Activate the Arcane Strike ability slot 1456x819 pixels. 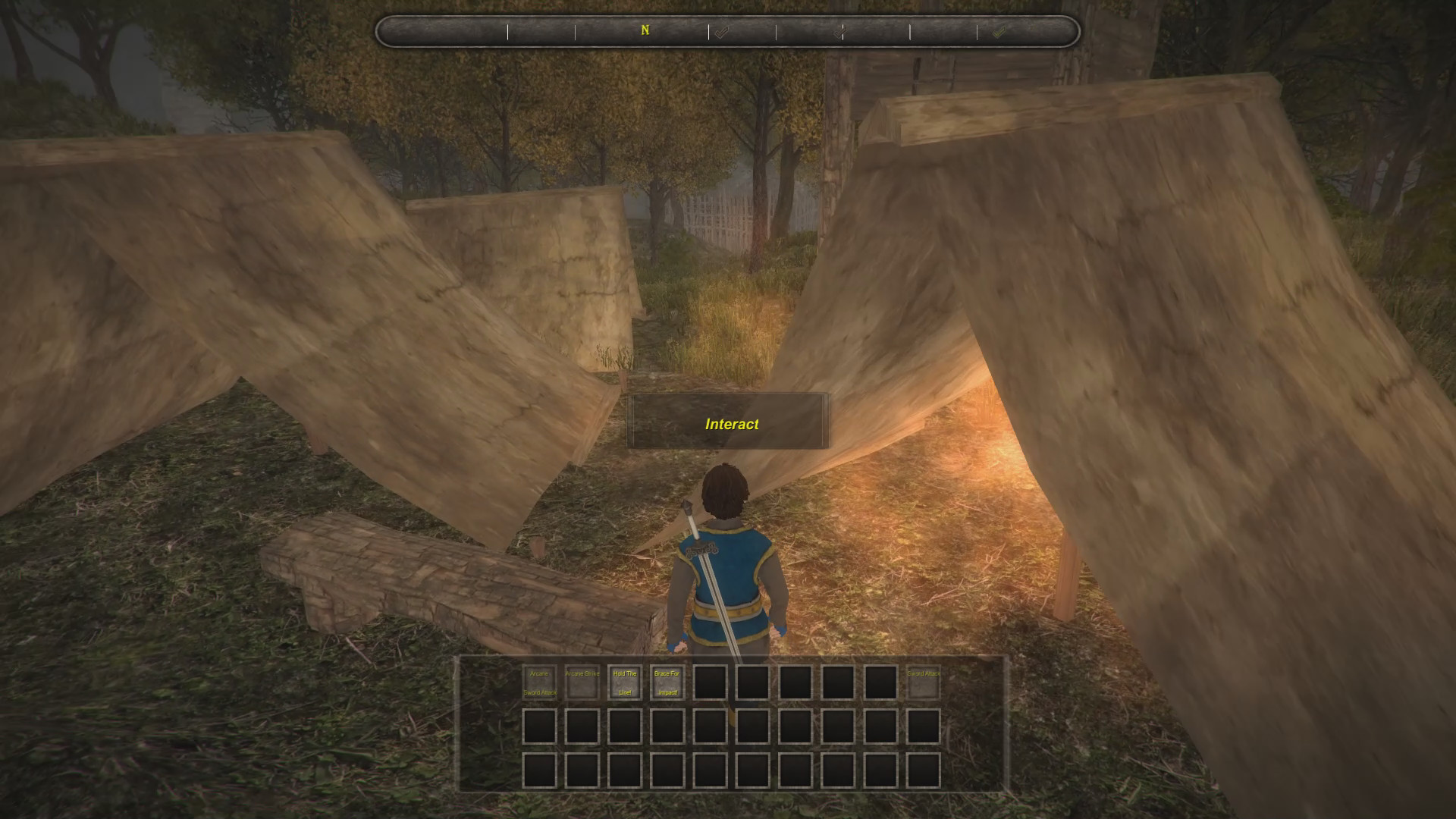coord(582,682)
